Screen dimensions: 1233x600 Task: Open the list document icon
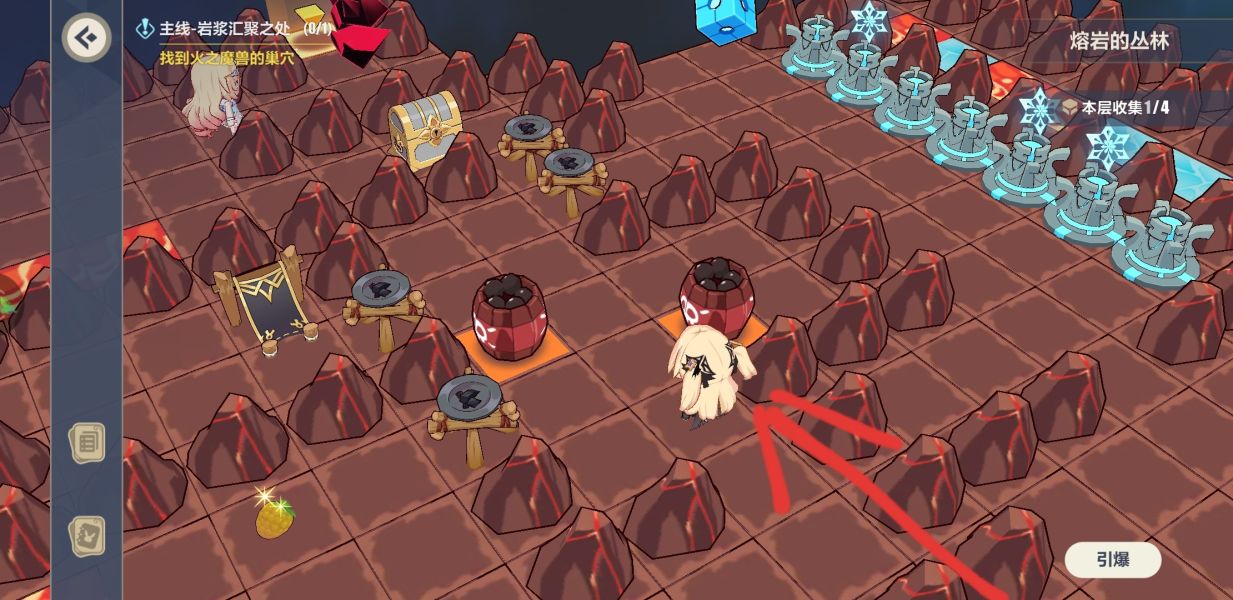87,441
